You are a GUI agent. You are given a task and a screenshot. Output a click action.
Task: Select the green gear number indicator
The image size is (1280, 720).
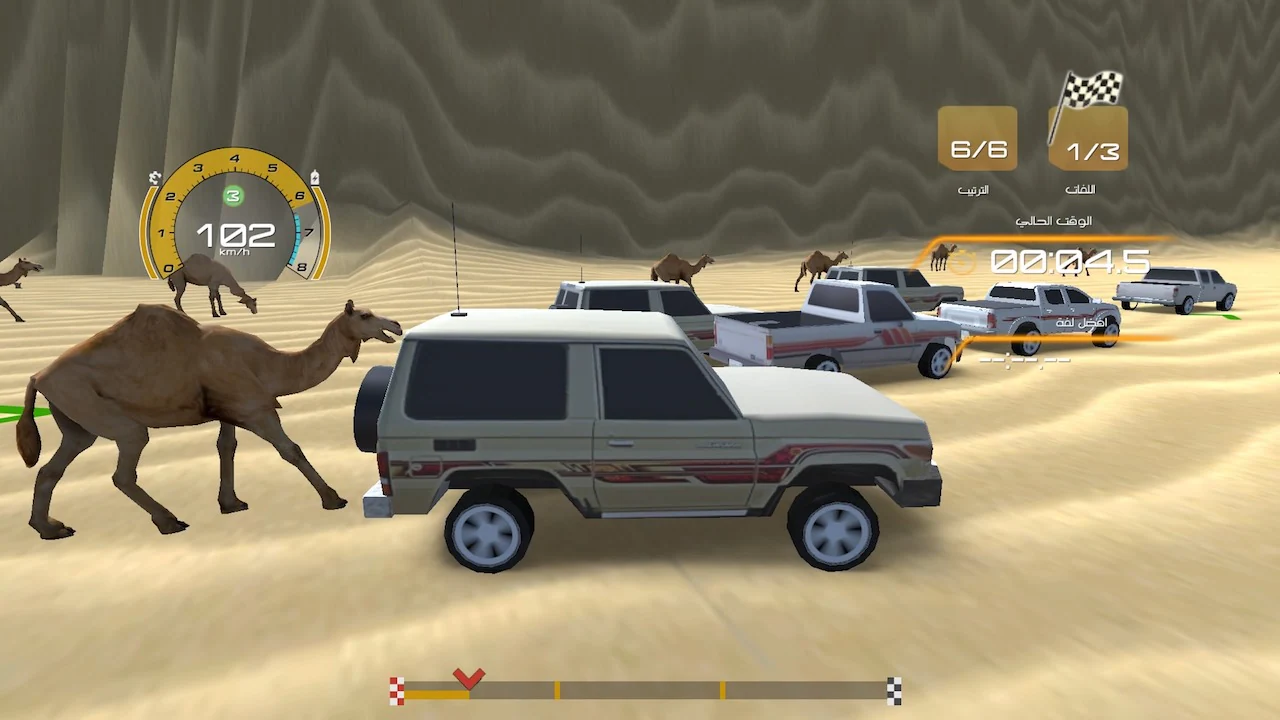(233, 196)
